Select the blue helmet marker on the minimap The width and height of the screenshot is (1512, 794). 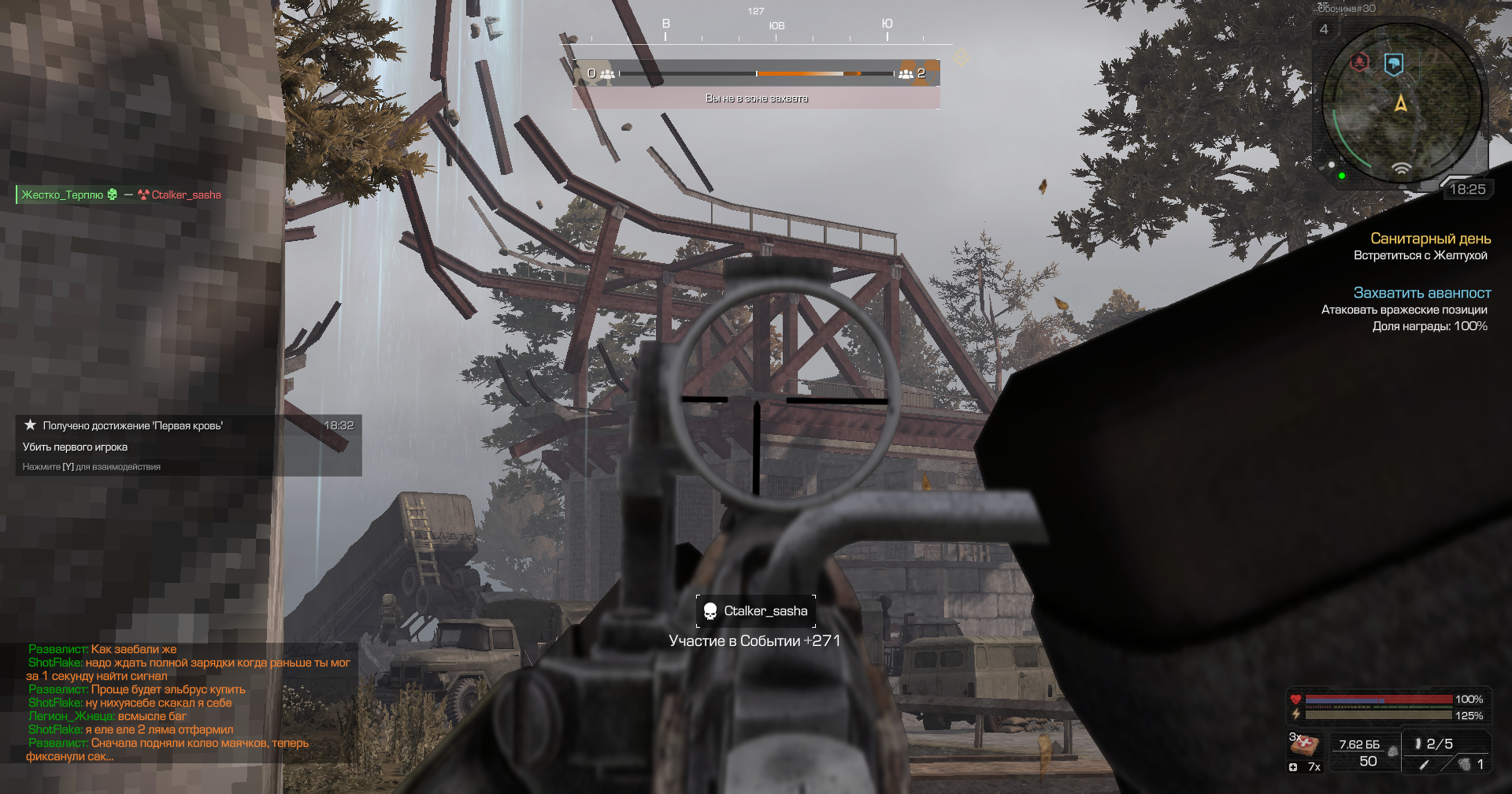1393,64
